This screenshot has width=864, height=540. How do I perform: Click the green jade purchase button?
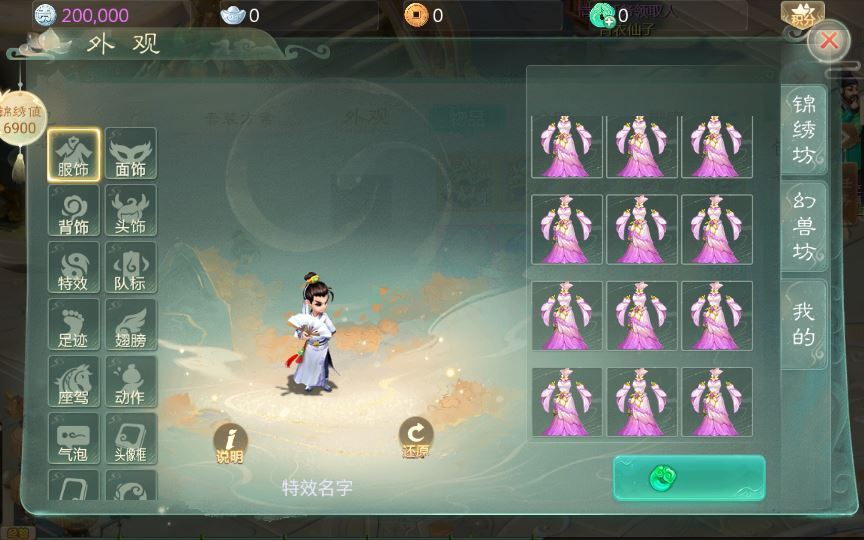coord(689,478)
